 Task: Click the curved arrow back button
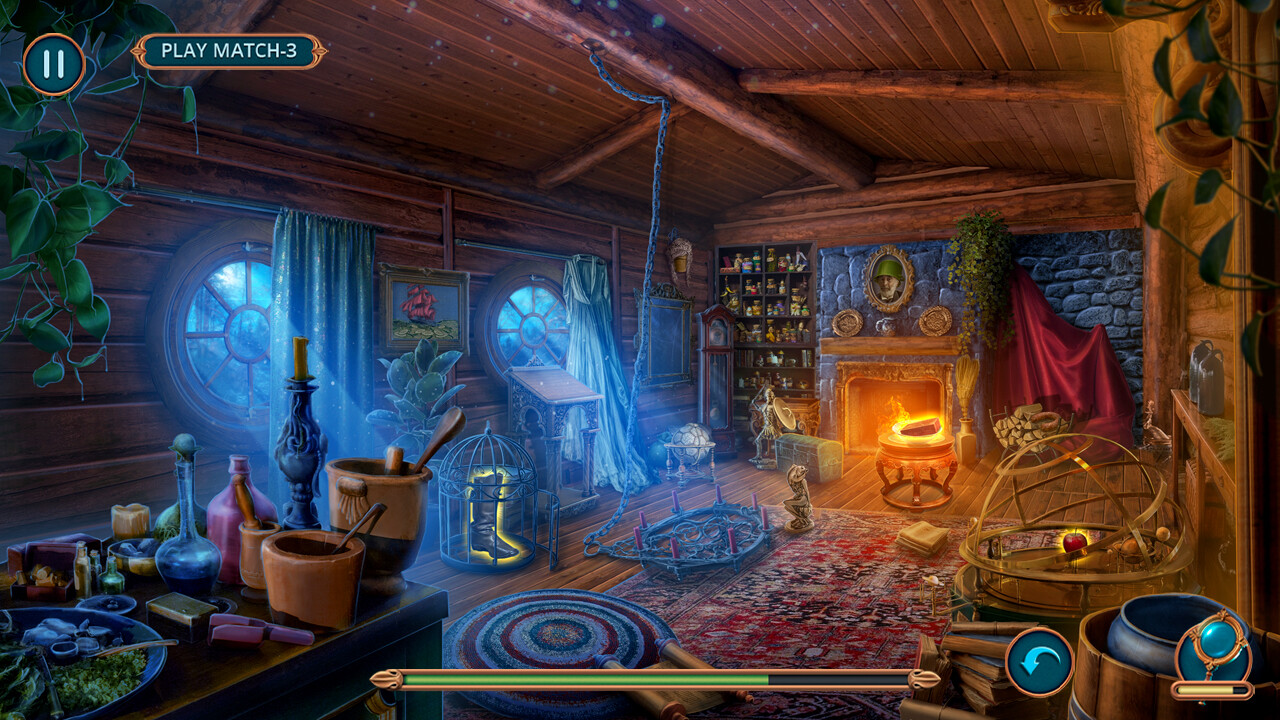click(x=1039, y=662)
